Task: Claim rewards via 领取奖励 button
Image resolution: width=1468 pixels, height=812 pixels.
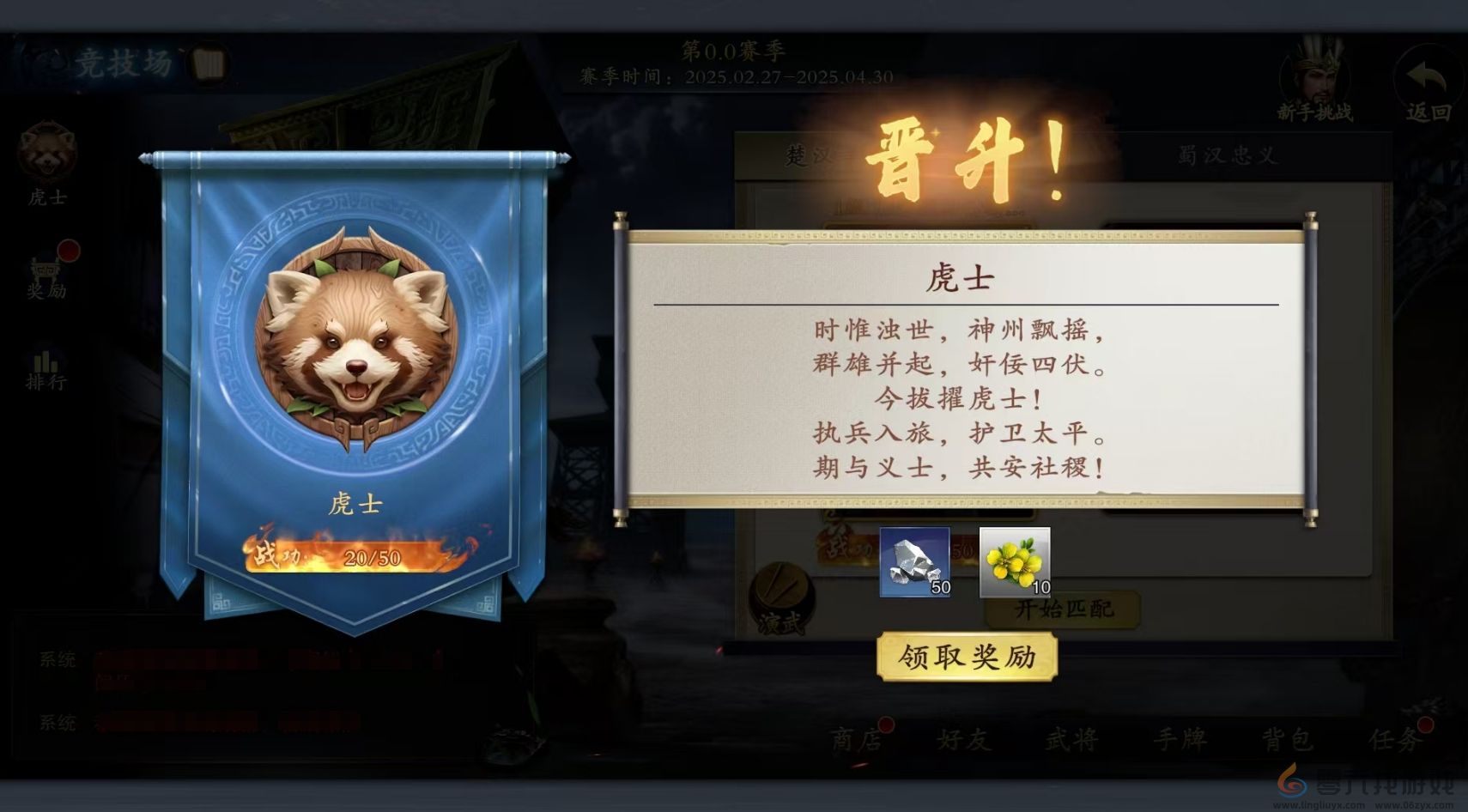Action: (x=970, y=656)
